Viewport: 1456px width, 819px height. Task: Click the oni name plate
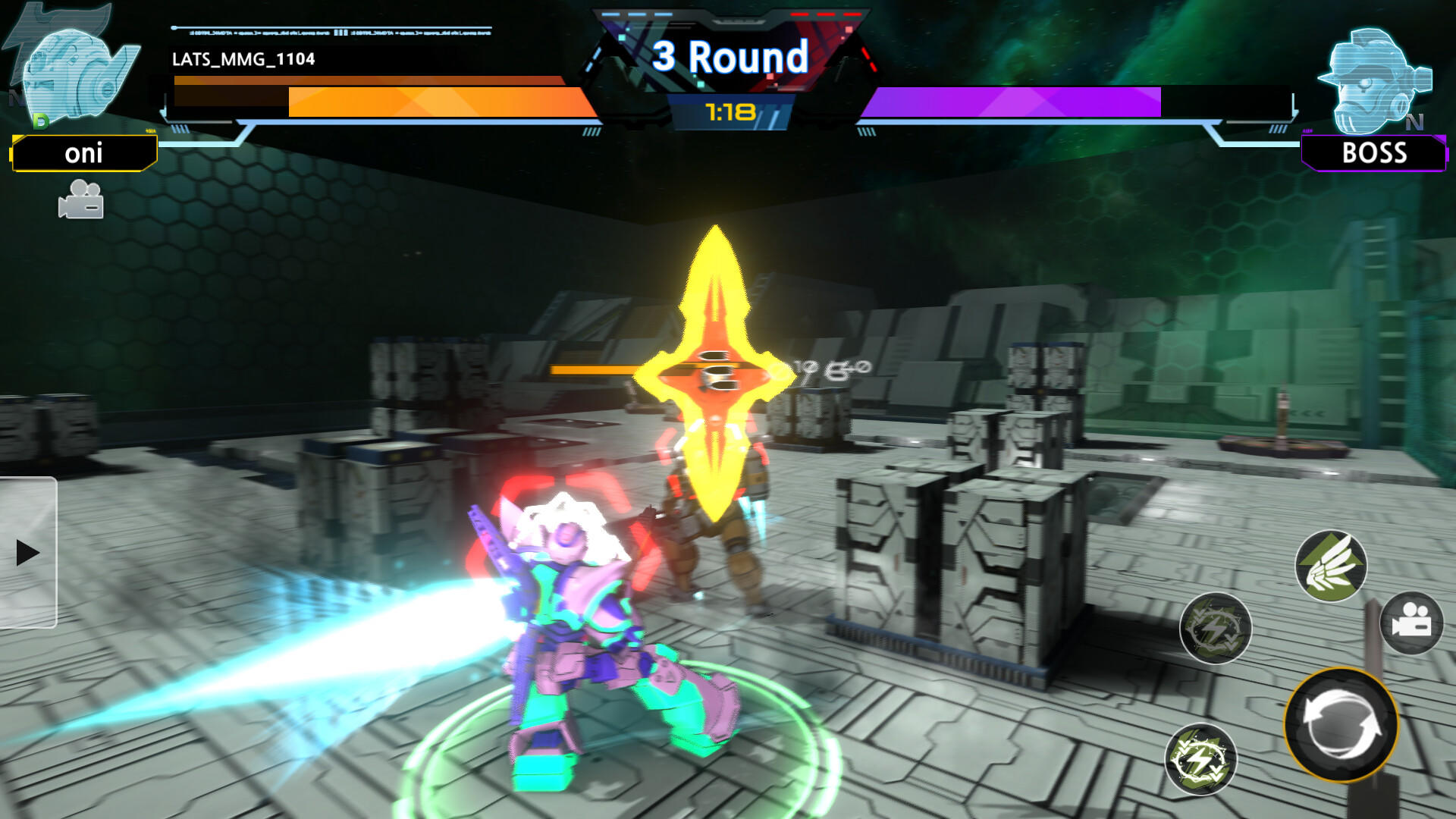(x=85, y=154)
